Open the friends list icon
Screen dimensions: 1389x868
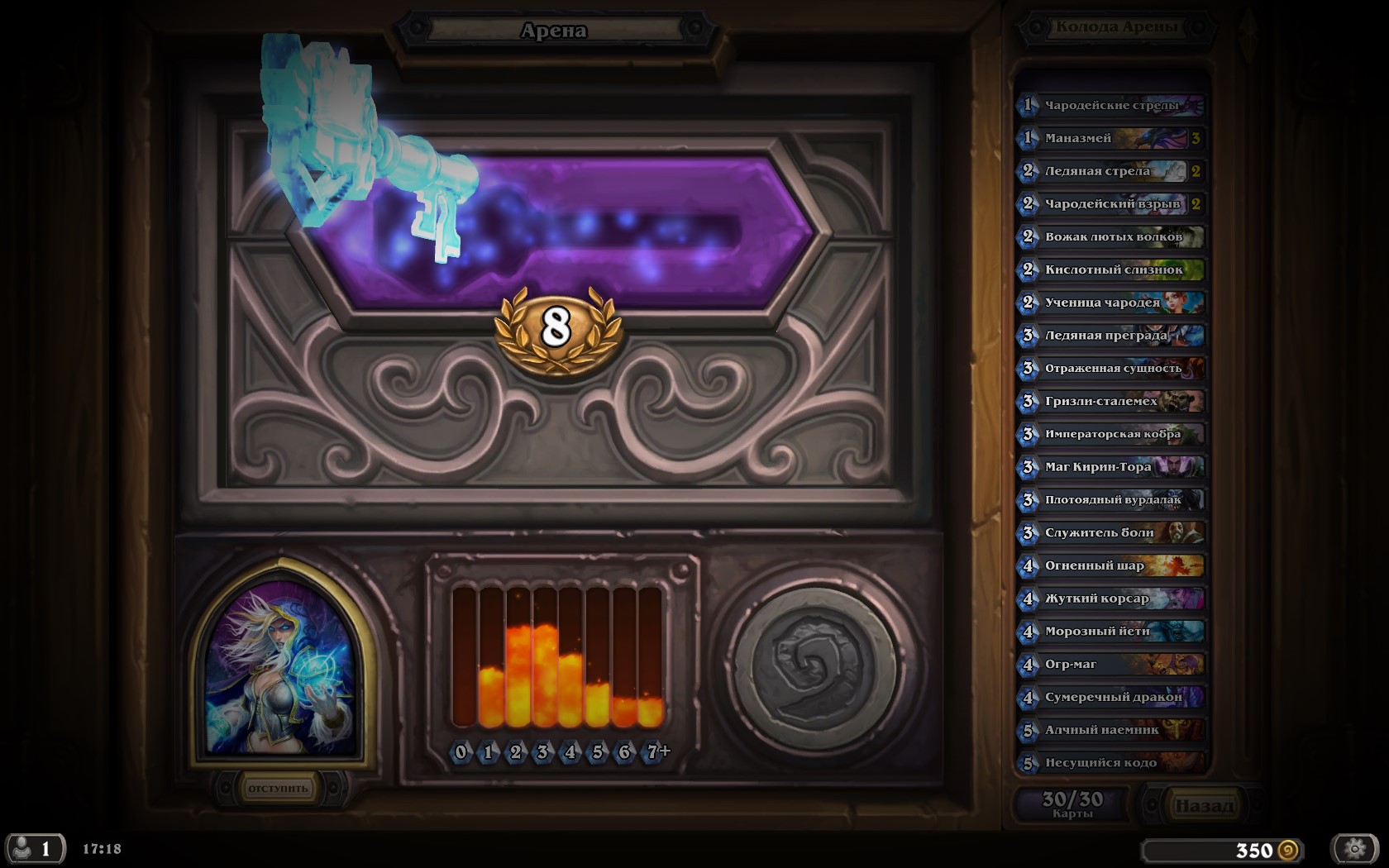(33, 848)
